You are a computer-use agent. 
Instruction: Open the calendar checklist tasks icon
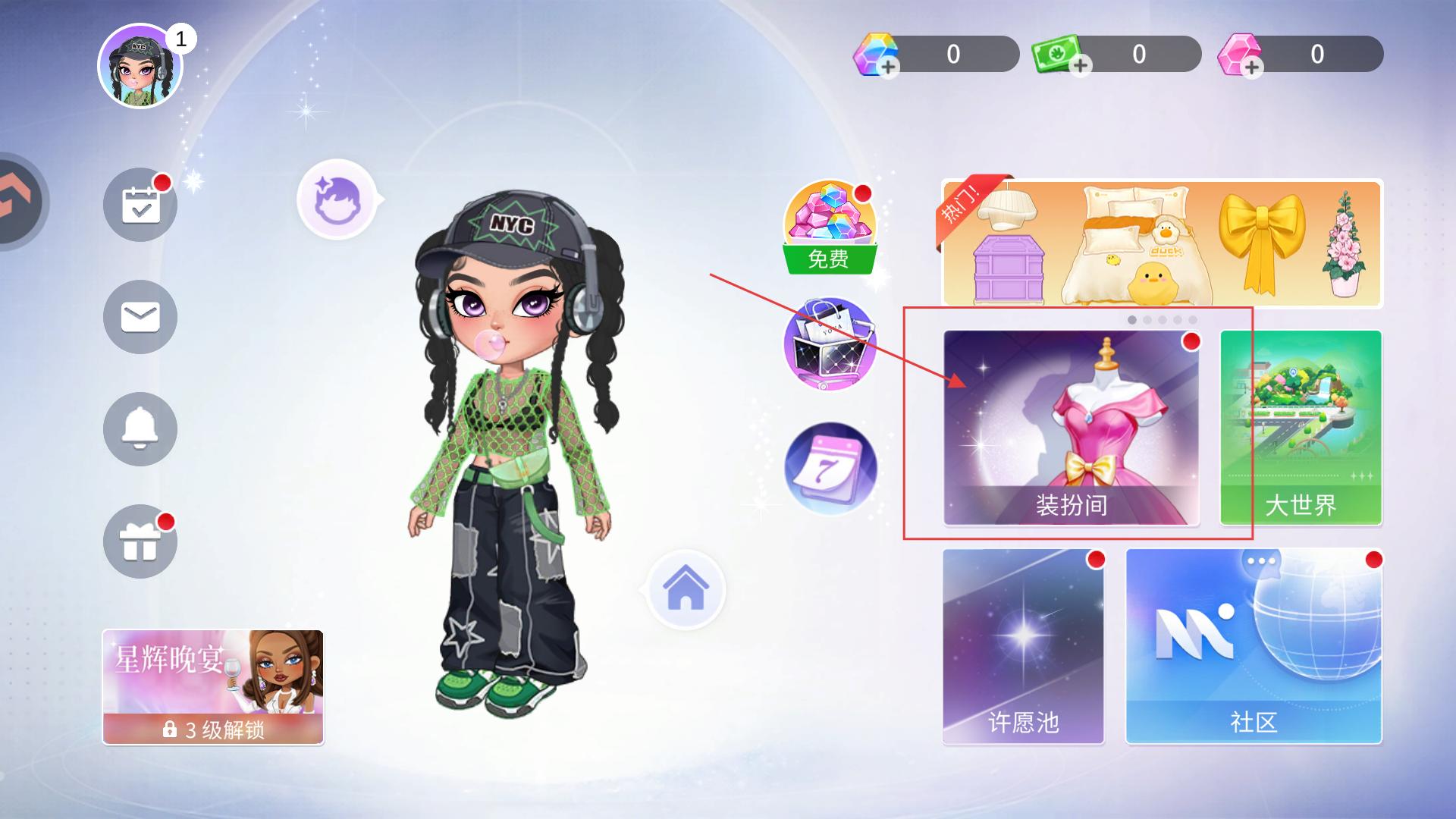click(140, 205)
